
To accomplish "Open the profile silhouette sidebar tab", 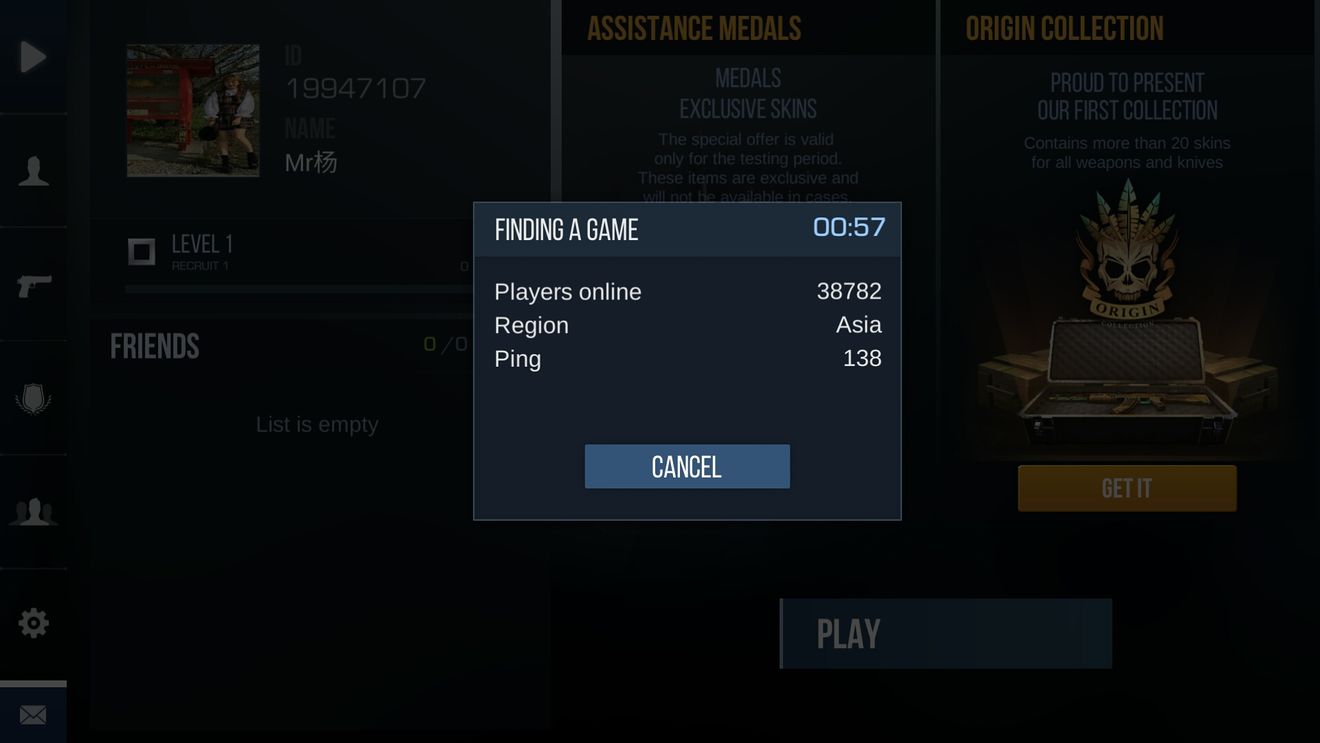I will click(33, 171).
